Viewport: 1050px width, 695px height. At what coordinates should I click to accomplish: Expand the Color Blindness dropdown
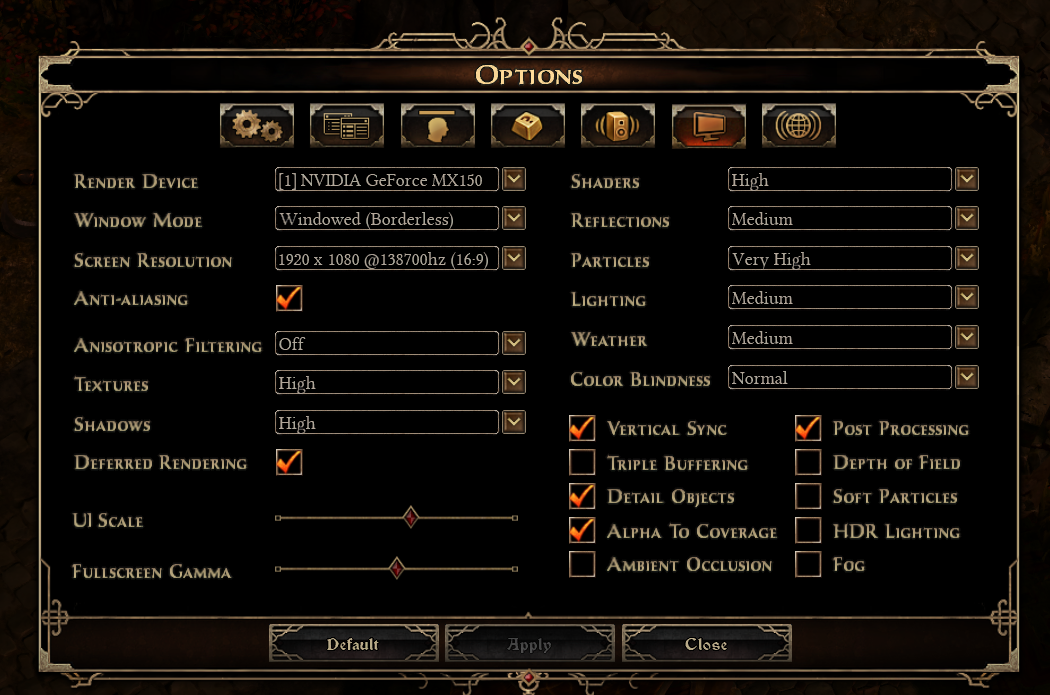[966, 378]
